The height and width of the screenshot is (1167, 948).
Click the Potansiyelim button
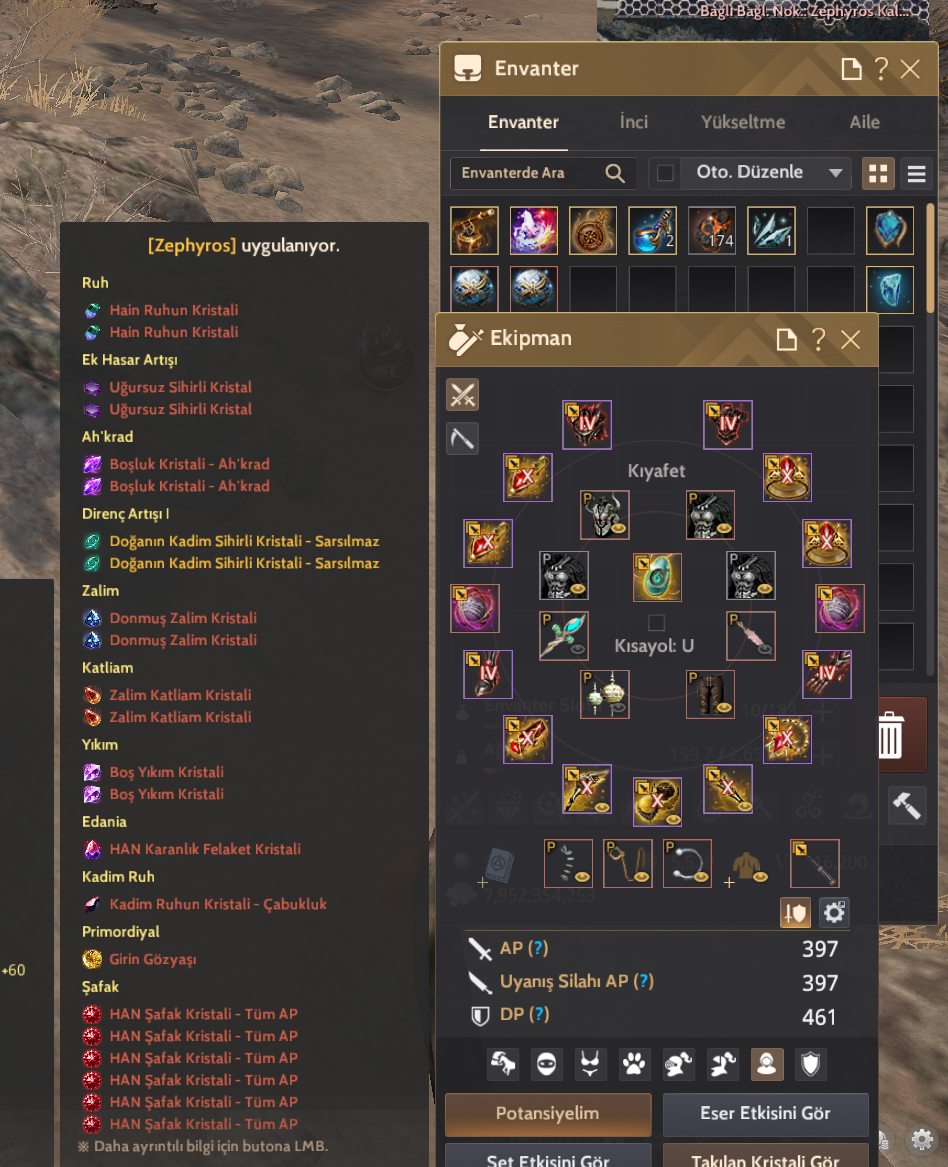coord(548,1114)
